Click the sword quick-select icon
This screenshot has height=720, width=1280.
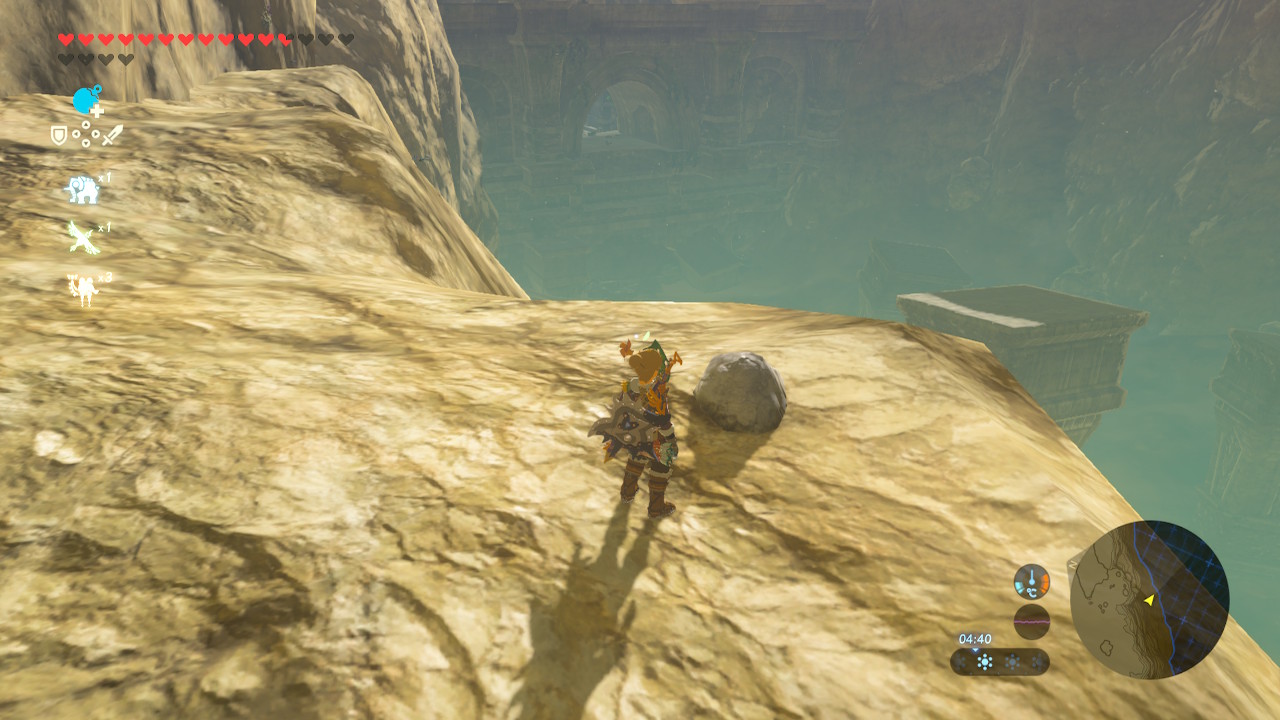coord(112,134)
